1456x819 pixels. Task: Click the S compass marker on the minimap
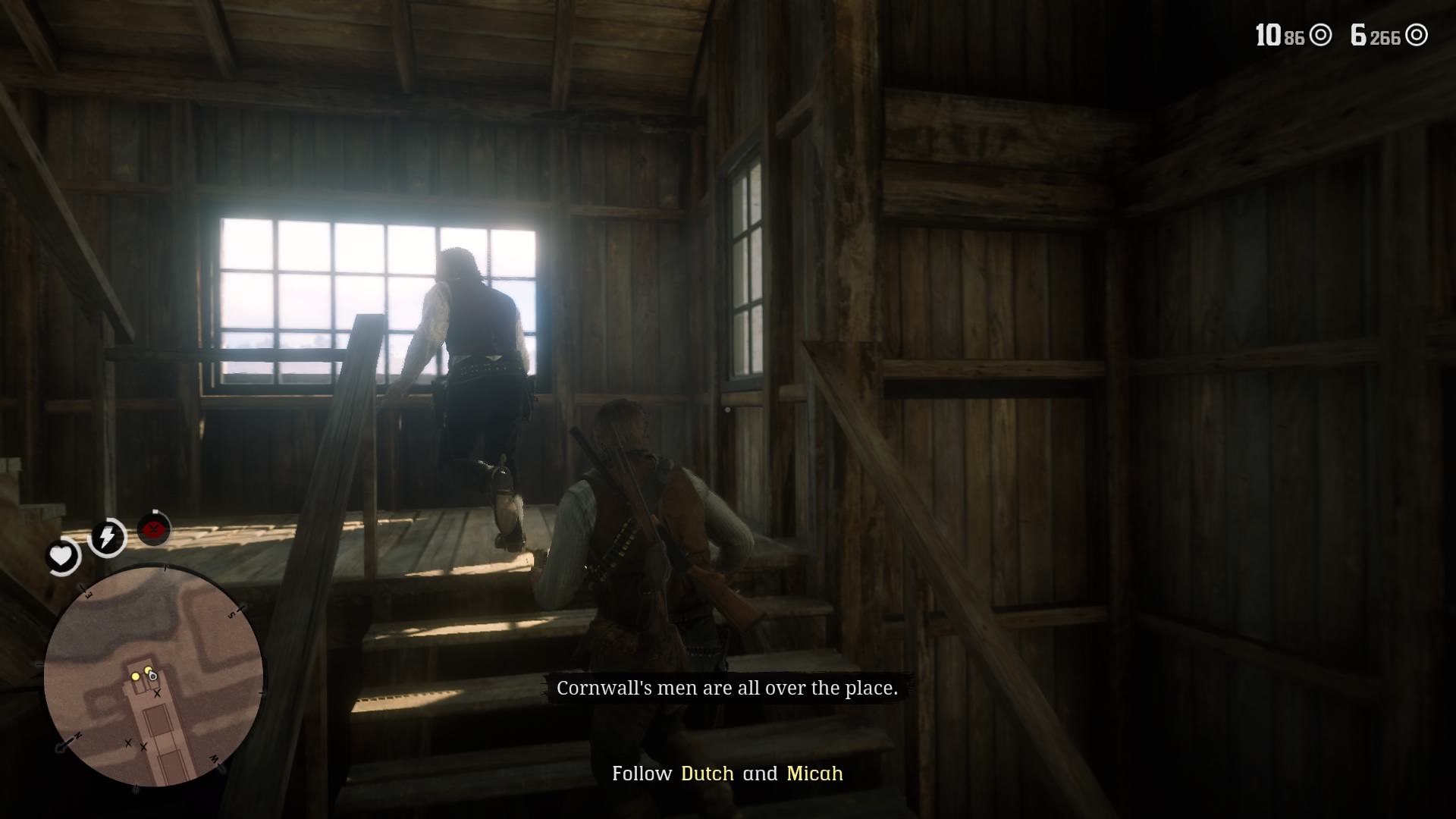(x=231, y=613)
